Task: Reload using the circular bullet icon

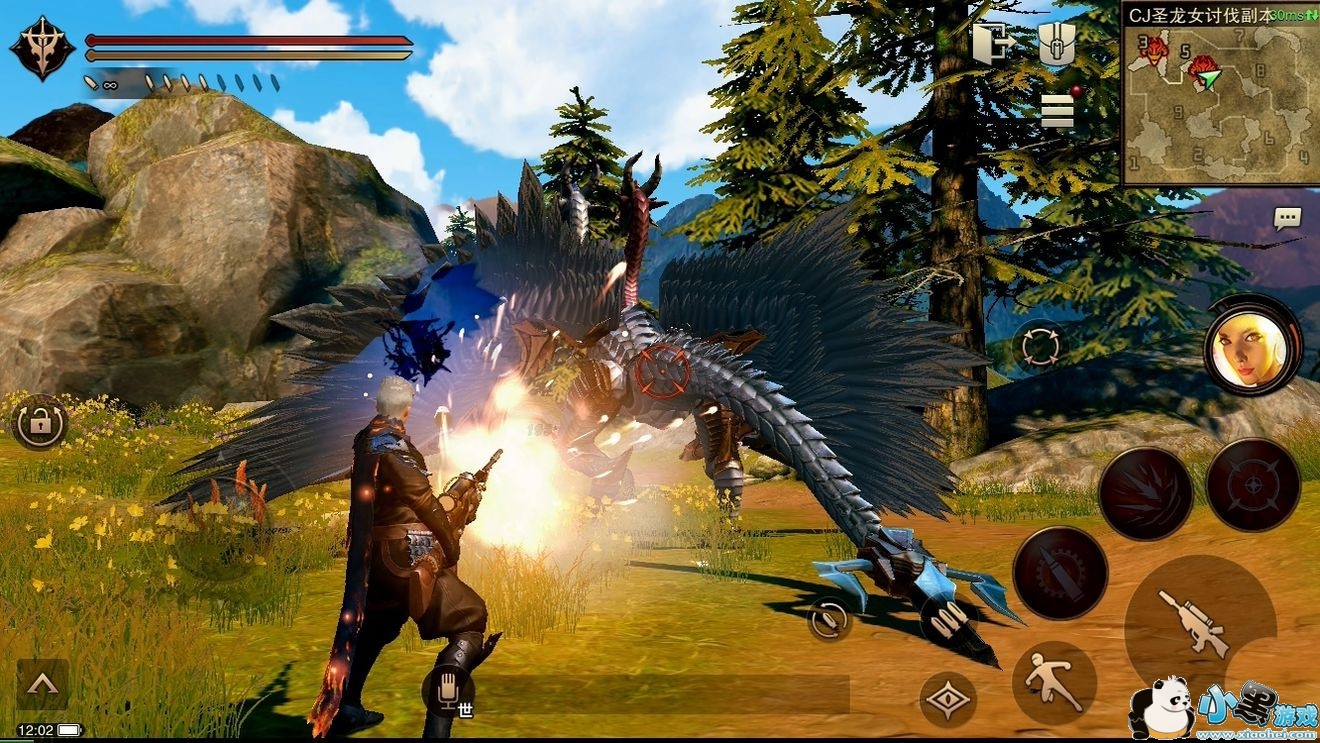Action: click(x=829, y=619)
